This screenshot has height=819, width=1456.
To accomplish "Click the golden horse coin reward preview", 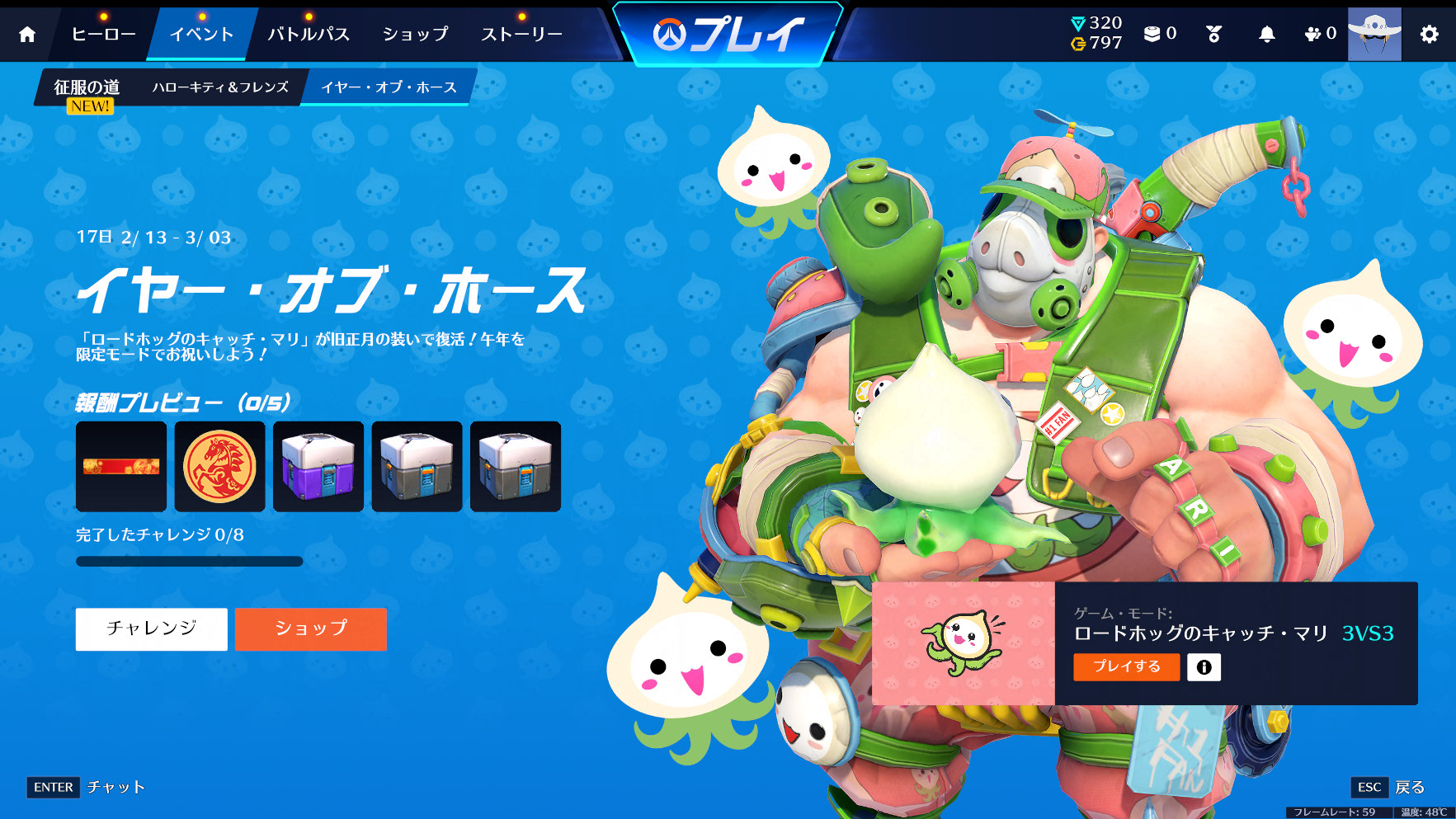I will pos(219,466).
